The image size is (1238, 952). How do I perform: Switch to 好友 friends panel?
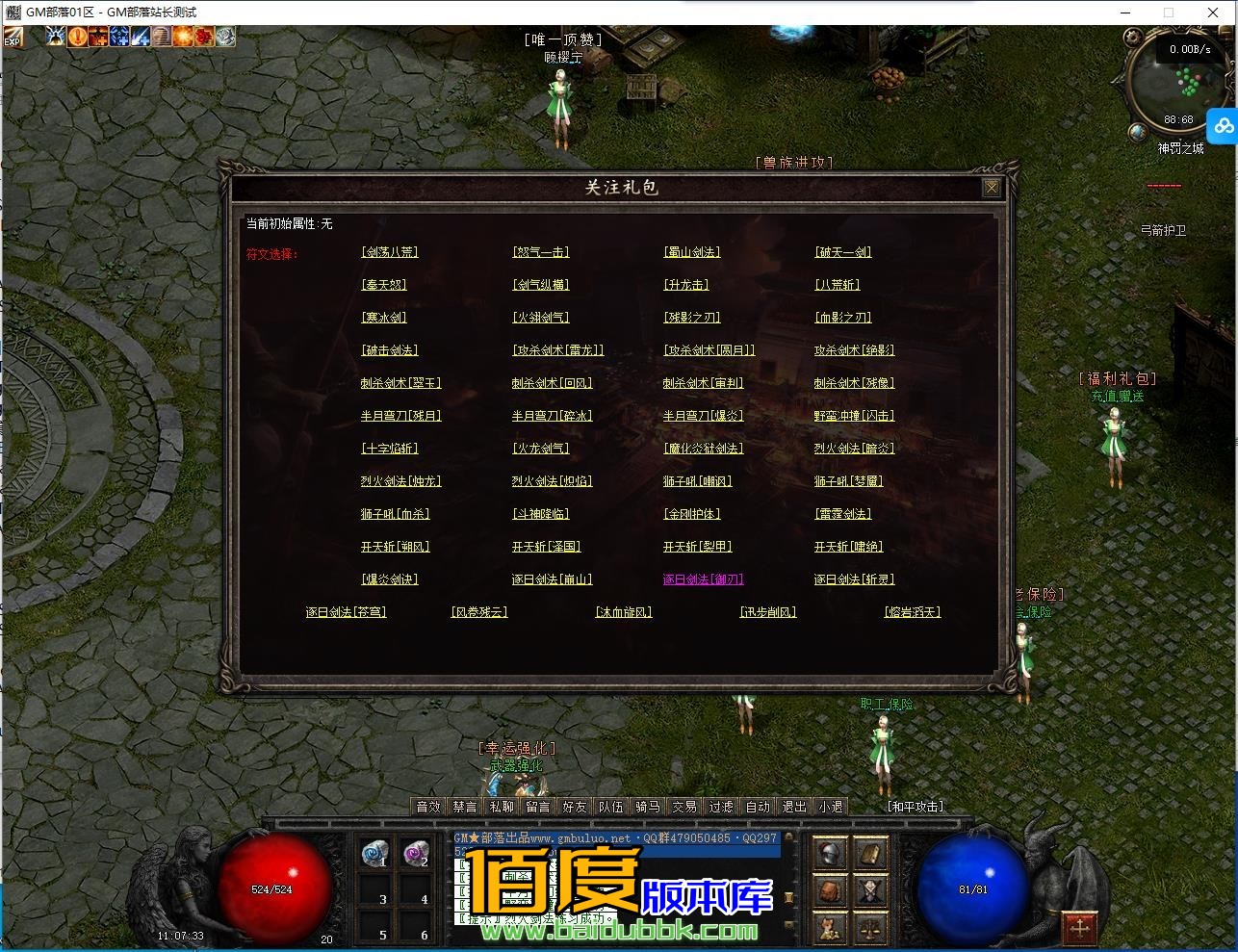(x=574, y=807)
